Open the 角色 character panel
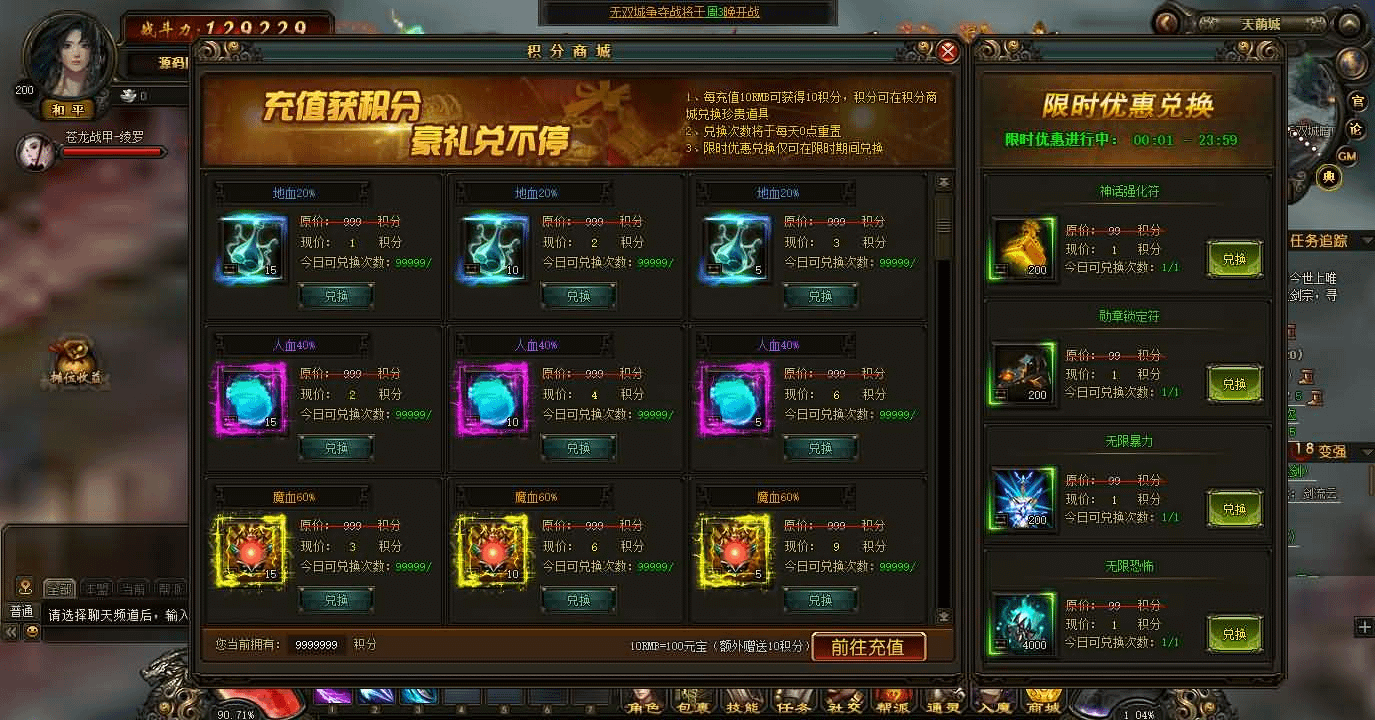This screenshot has width=1375, height=720. click(x=645, y=701)
